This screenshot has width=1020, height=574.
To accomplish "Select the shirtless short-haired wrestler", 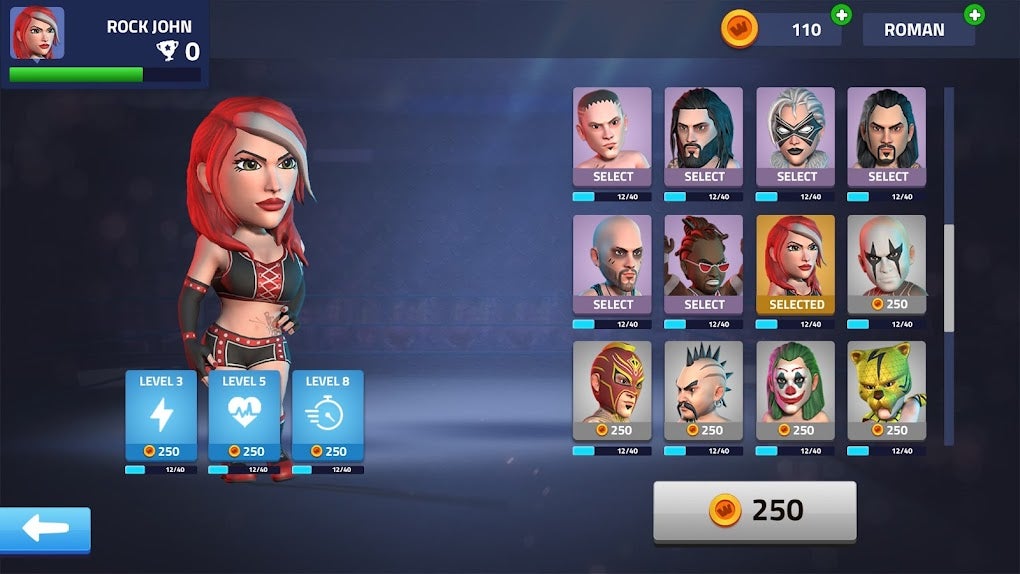I will point(612,136).
